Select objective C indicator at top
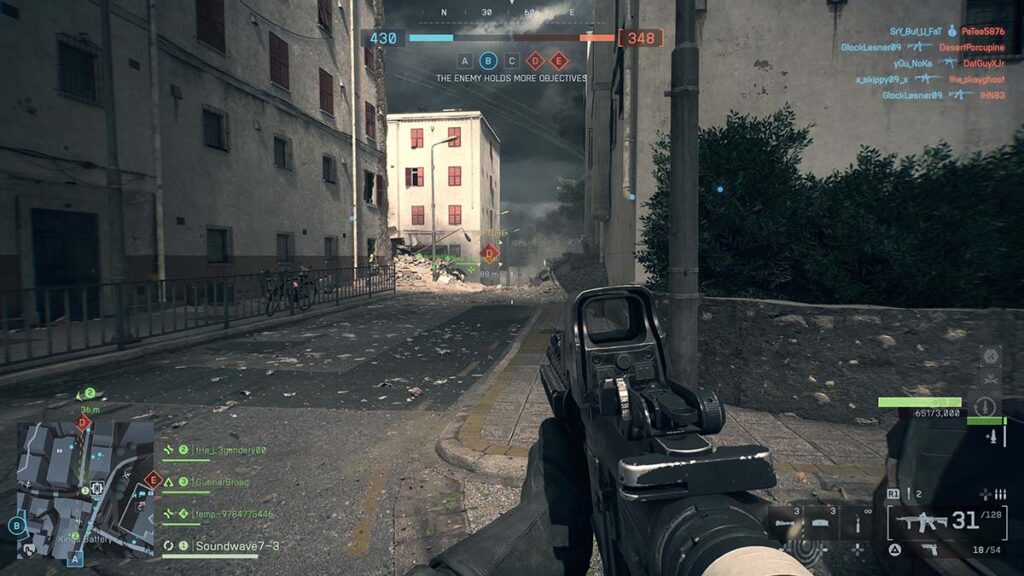The image size is (1024, 576). click(x=512, y=60)
